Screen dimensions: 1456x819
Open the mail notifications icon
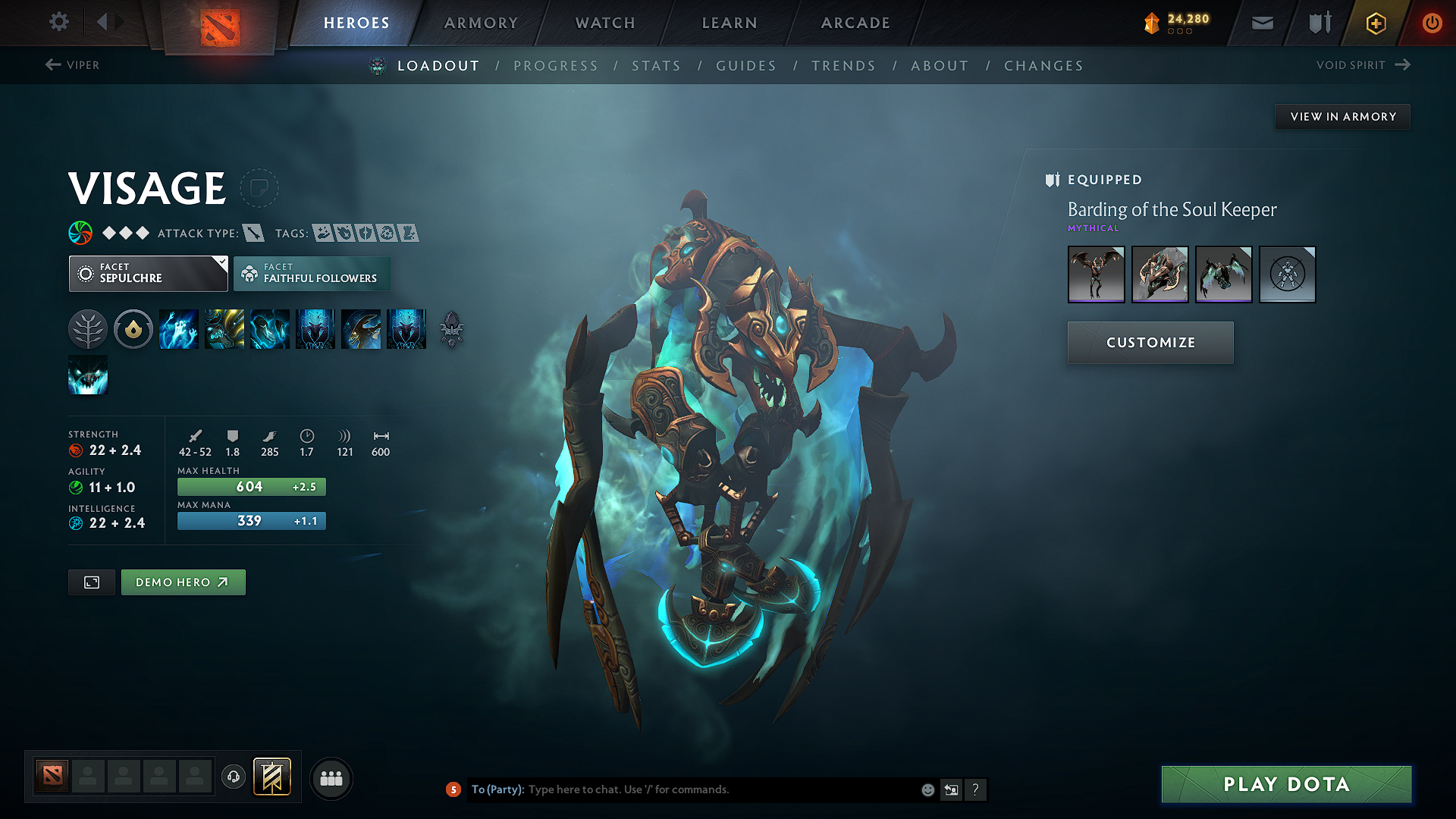[1261, 22]
